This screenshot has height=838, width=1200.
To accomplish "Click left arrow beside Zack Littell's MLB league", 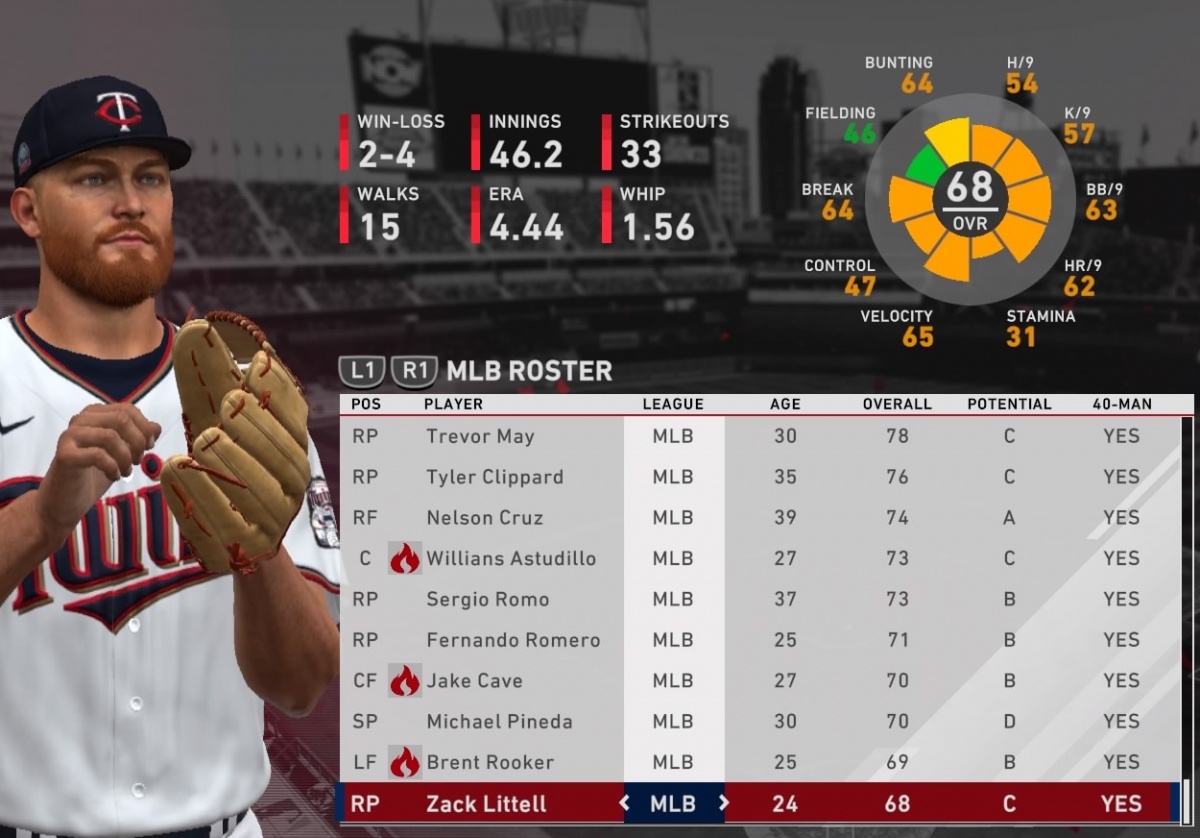I will click(624, 803).
